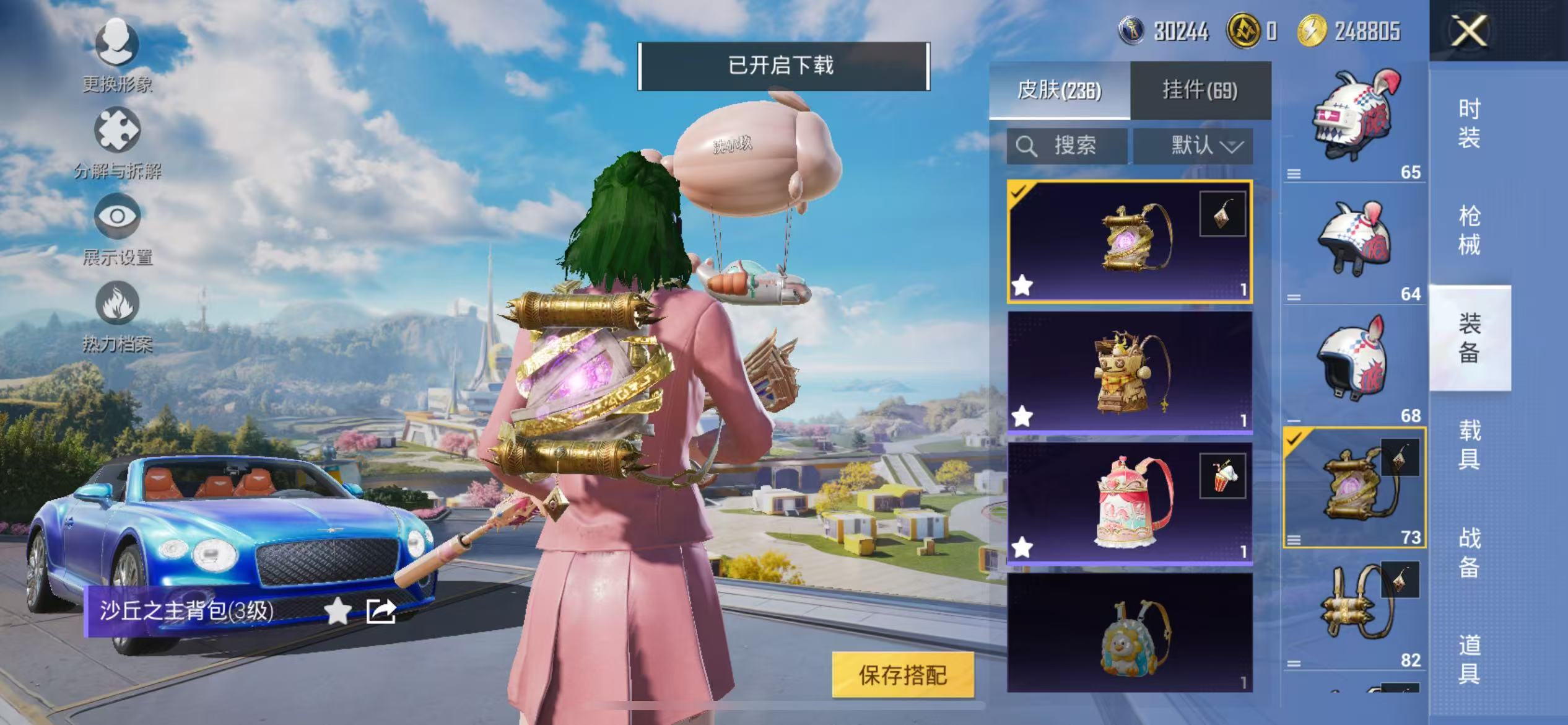Screen dimensions: 1568x725
Task: Select the golden scroll backpack skin
Action: pos(1130,242)
